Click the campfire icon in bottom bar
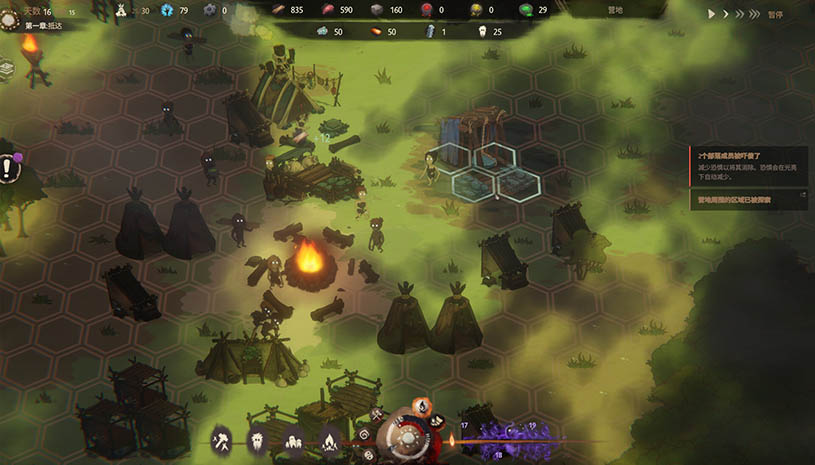This screenshot has height=465, width=815. point(330,439)
